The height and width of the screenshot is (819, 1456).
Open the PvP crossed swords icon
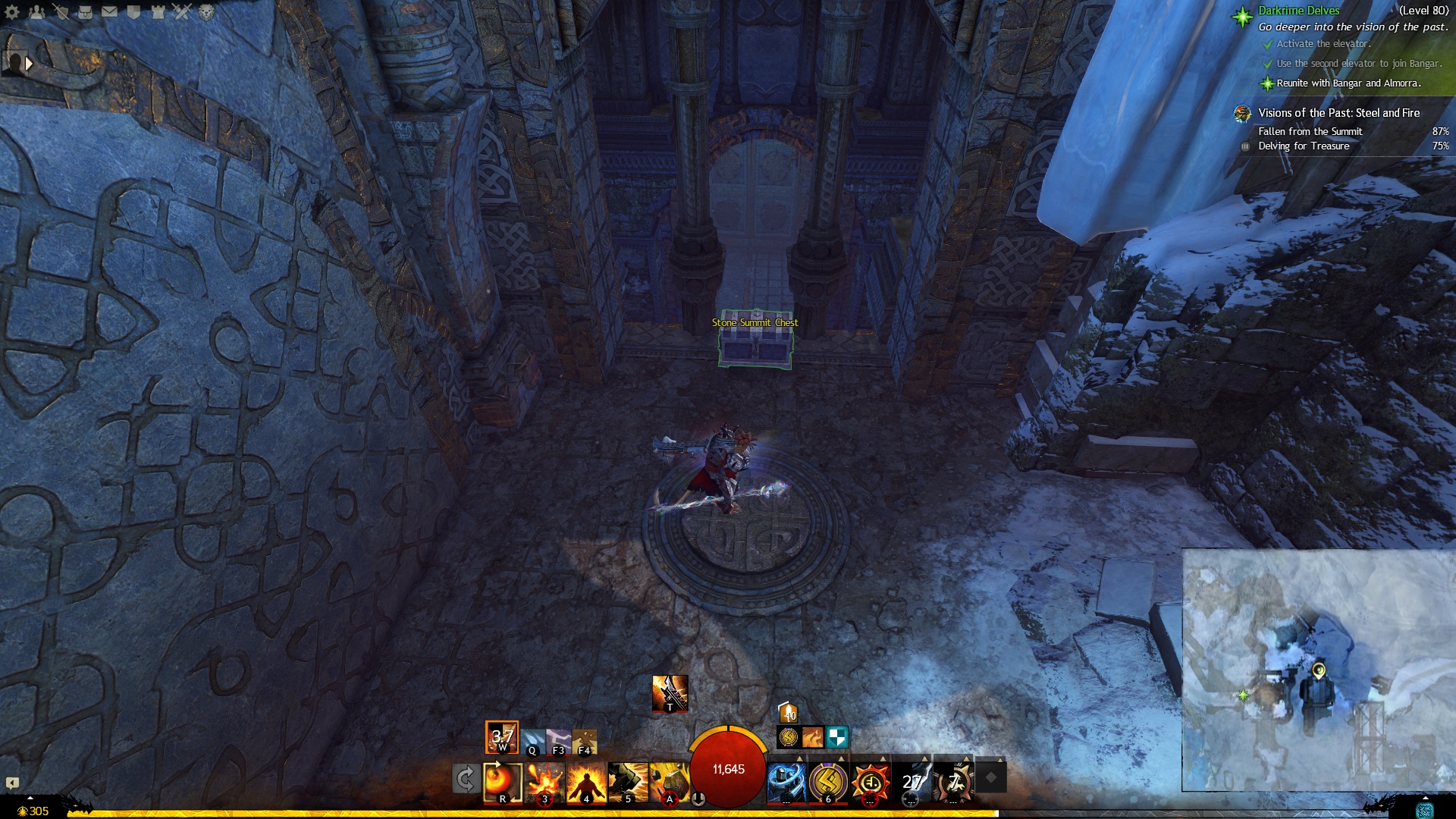click(x=182, y=11)
